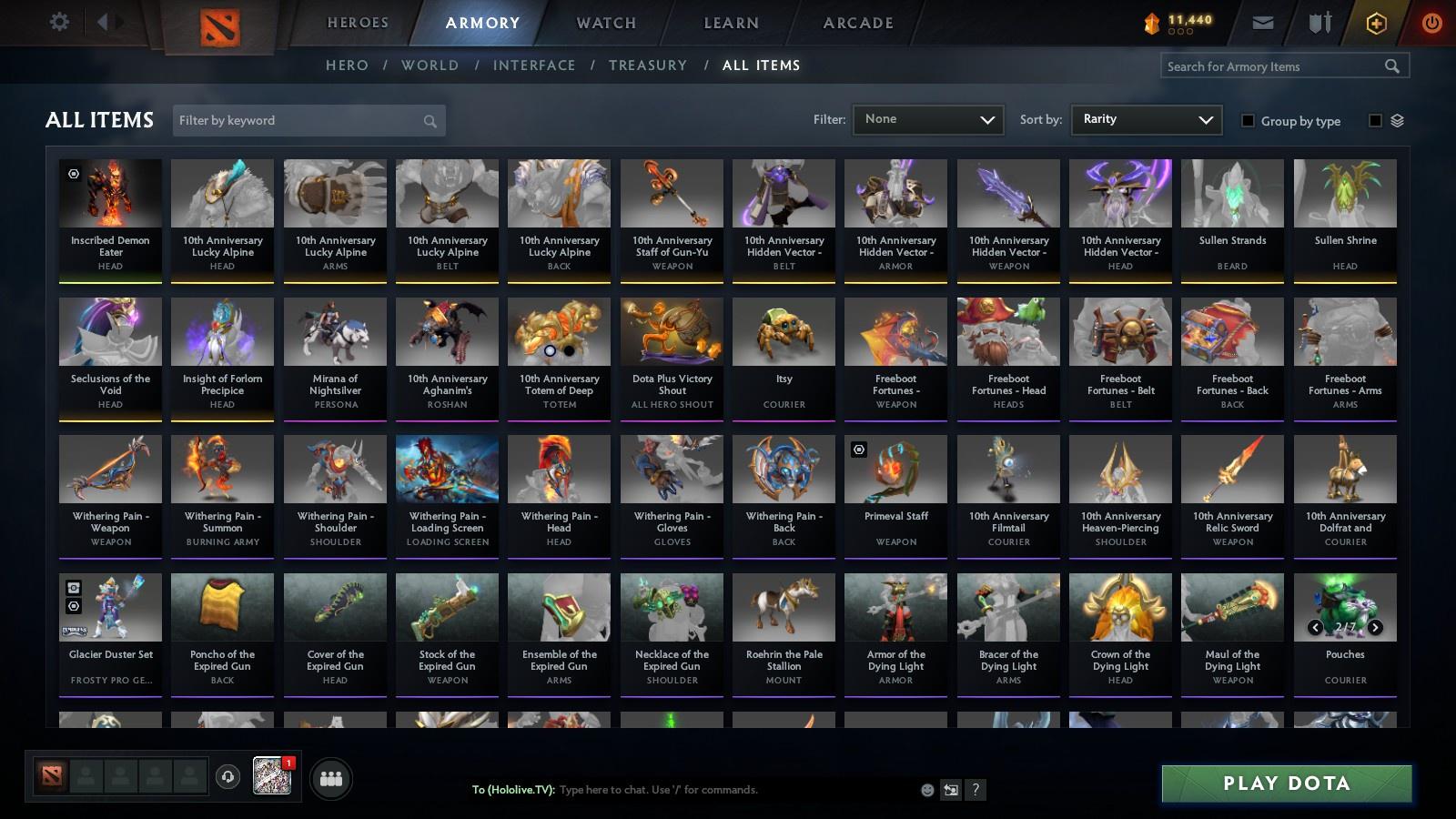Open the TREASURY section
Viewport: 1456px width, 819px height.
pos(648,65)
